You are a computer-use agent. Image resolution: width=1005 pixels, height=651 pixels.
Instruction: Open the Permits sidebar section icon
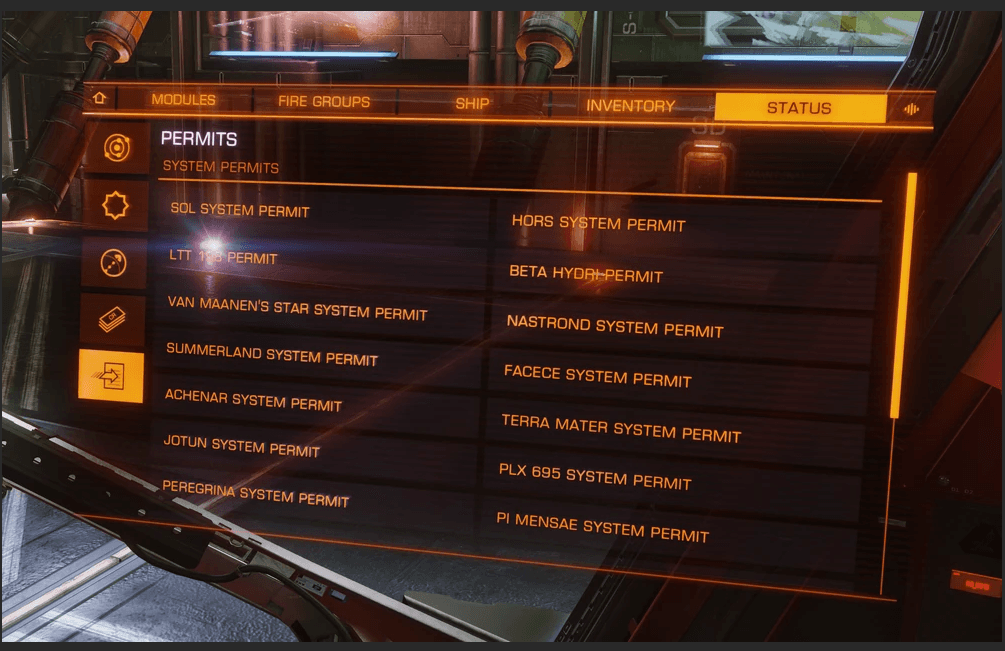tap(111, 377)
